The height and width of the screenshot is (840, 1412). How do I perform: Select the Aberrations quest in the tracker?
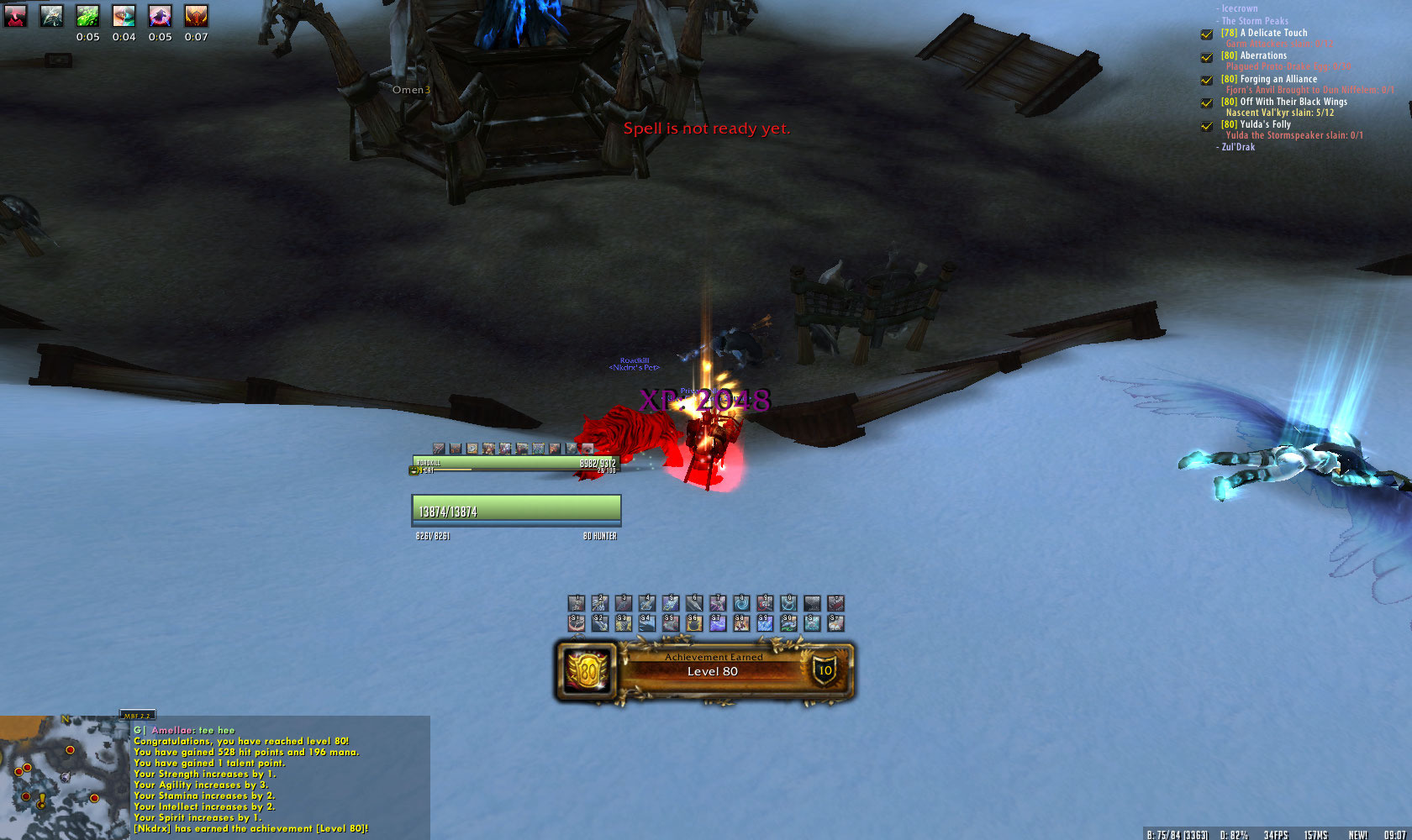tap(1263, 55)
